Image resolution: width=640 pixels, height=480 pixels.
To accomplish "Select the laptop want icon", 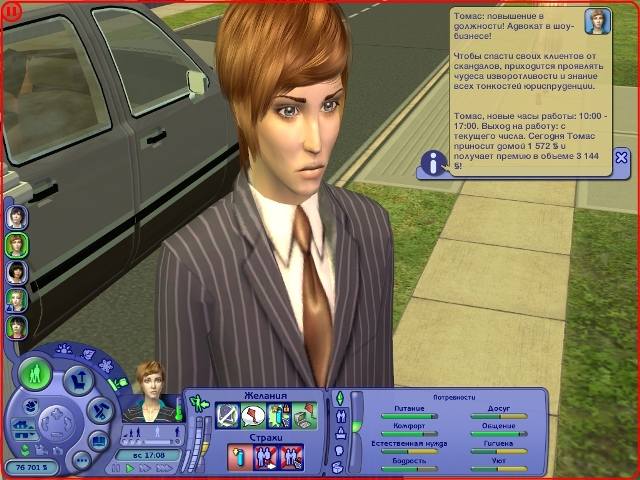I will point(304,415).
